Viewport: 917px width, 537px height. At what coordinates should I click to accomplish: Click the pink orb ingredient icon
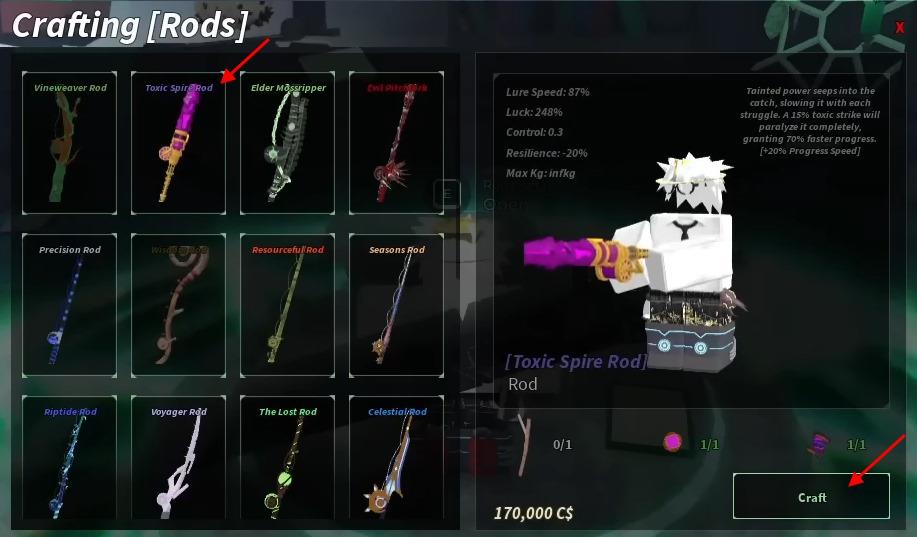click(x=672, y=442)
